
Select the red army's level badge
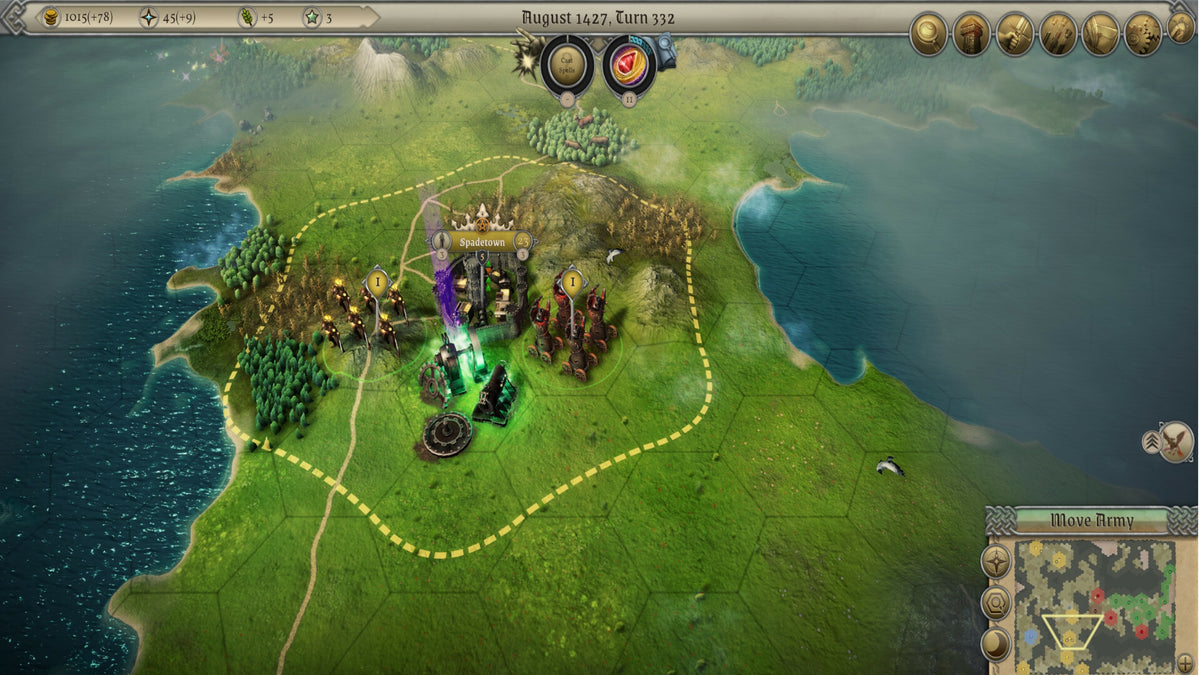(572, 283)
